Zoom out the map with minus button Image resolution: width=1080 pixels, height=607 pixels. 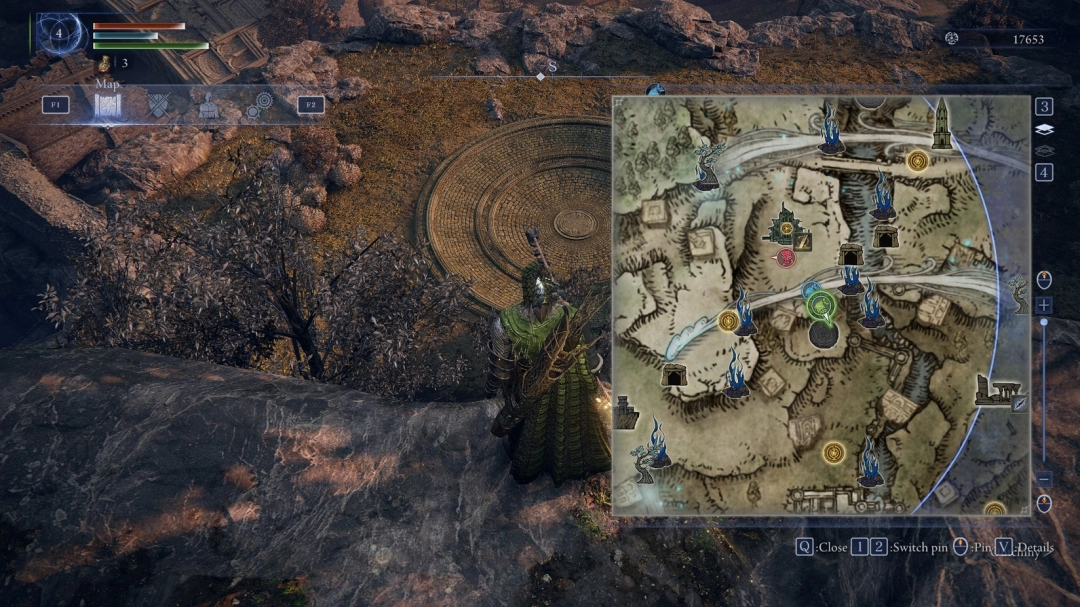coord(1044,479)
